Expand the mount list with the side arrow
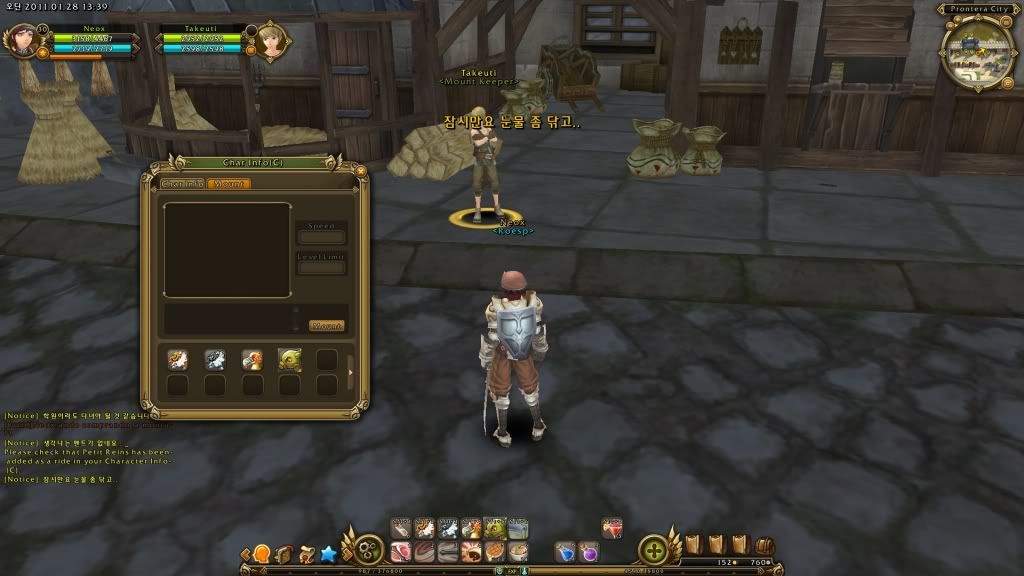This screenshot has width=1024, height=576. point(350,373)
